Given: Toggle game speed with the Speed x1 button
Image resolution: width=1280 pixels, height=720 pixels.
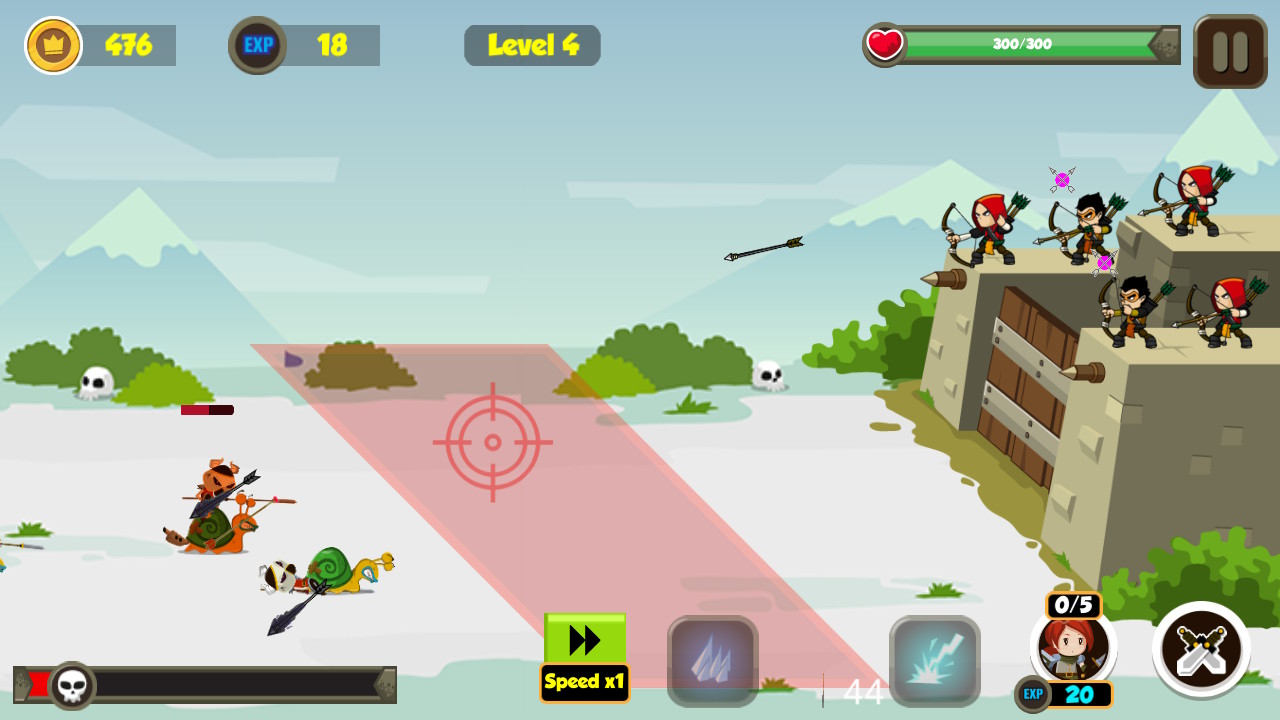Looking at the screenshot, I should click(584, 682).
